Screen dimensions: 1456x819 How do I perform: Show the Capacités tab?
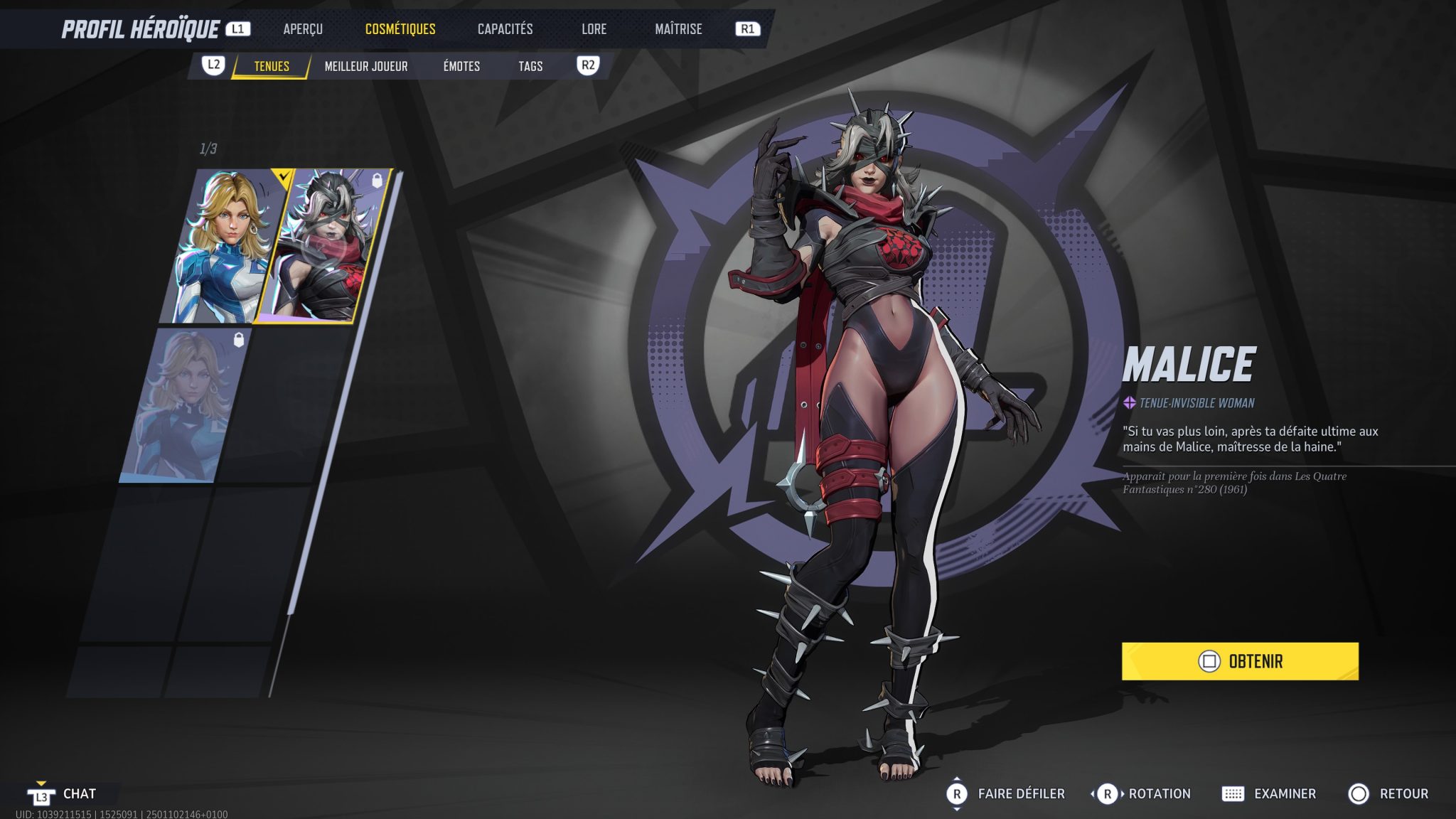(505, 29)
